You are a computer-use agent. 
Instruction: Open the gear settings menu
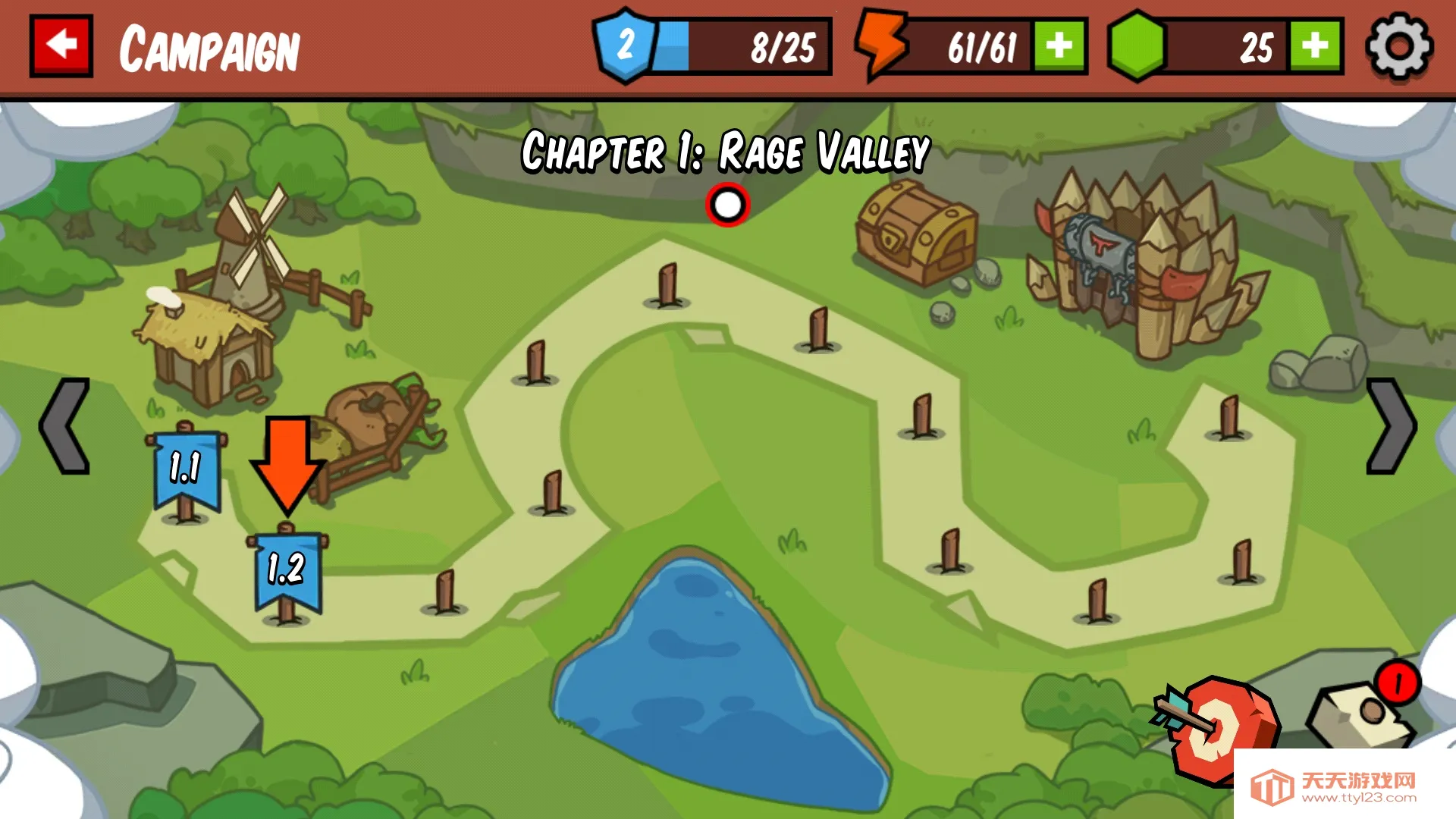pyautogui.click(x=1399, y=46)
